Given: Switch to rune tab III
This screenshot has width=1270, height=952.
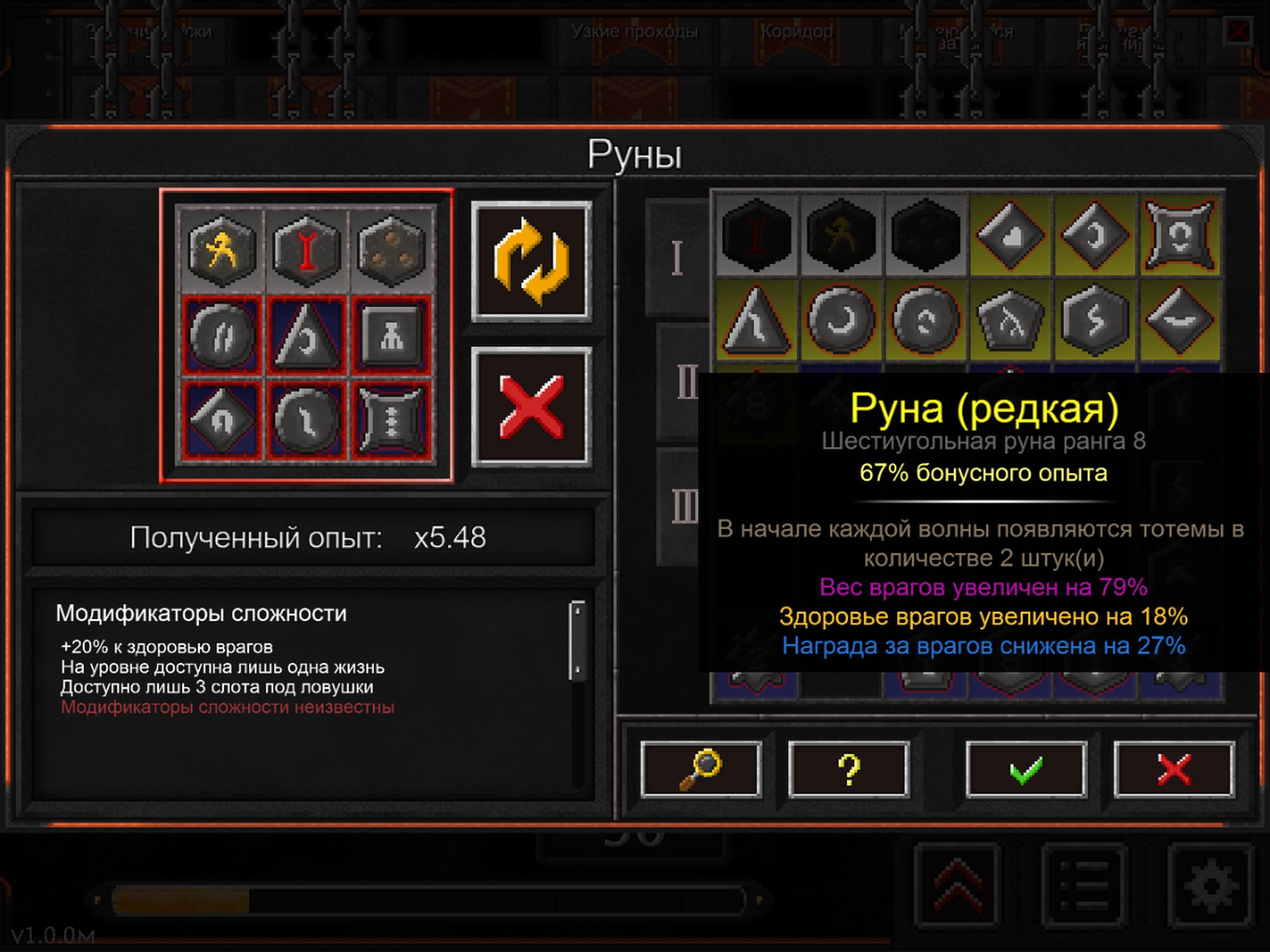Looking at the screenshot, I should [x=684, y=506].
